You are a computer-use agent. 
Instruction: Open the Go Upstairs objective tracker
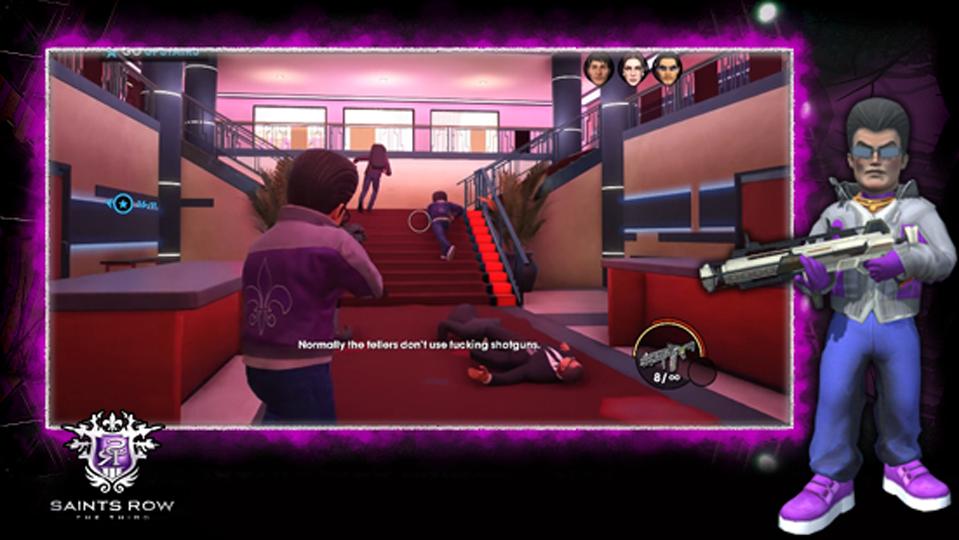(x=152, y=52)
